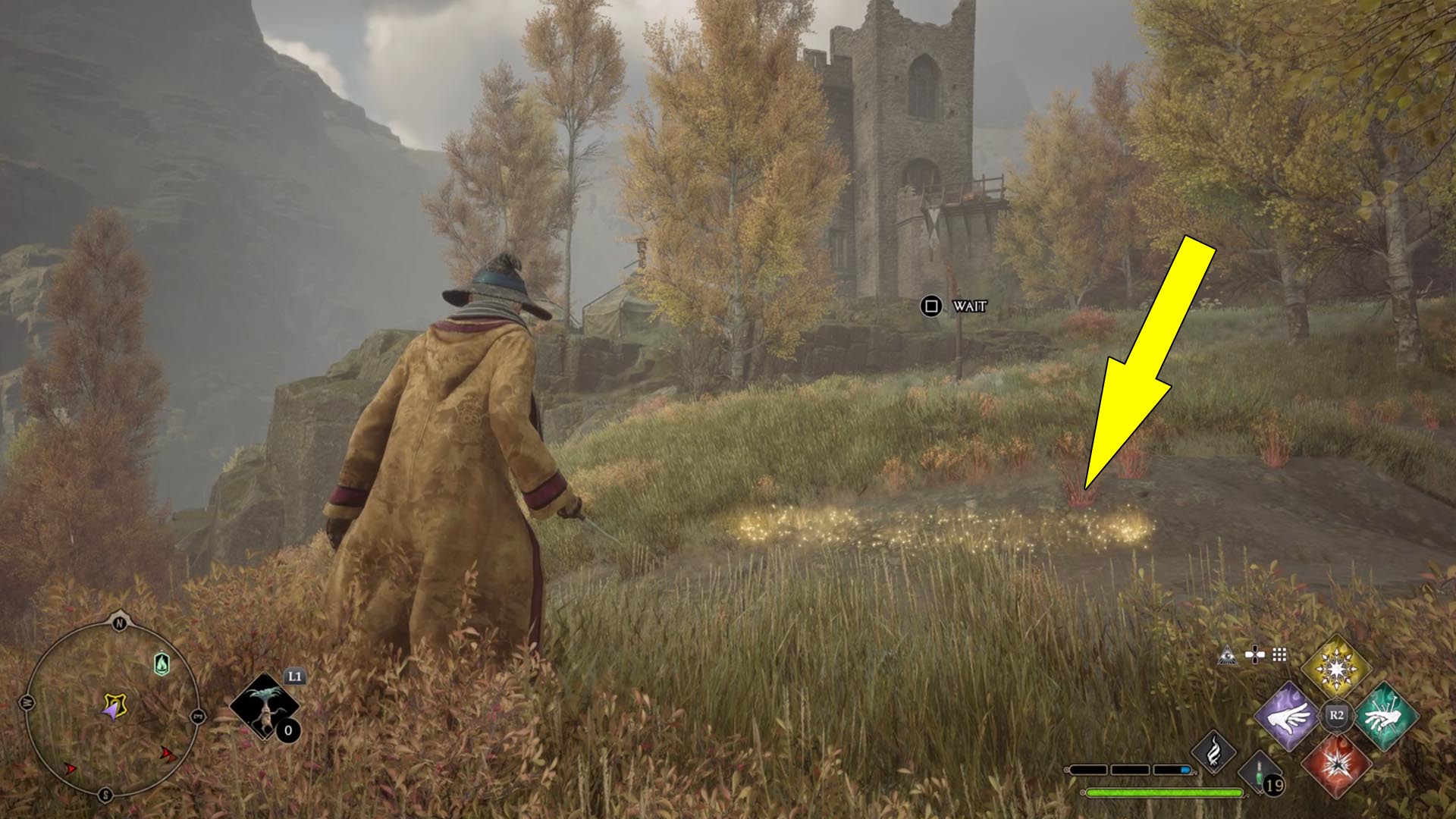Activate the green hand-with-needles curse spell
Viewport: 1456px width, 819px height.
click(x=1385, y=716)
